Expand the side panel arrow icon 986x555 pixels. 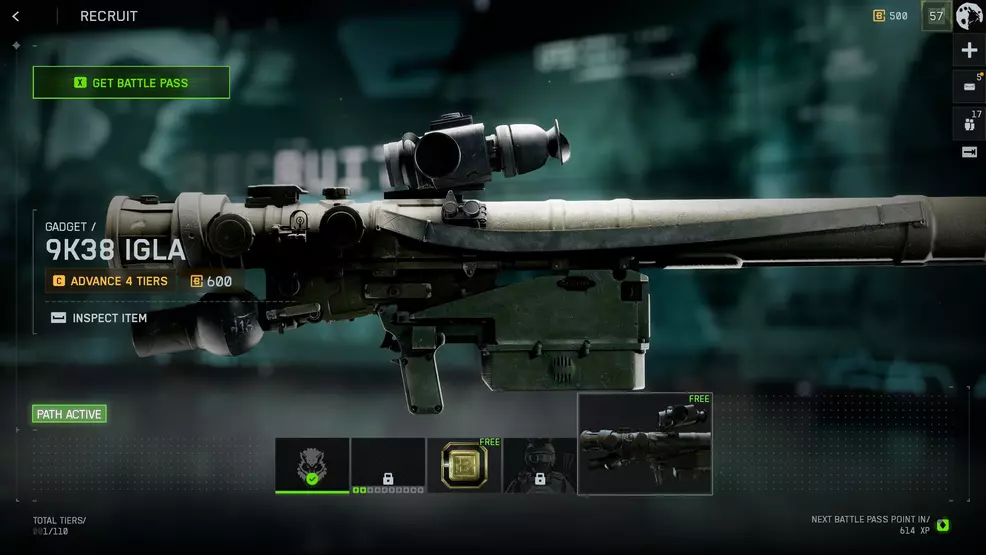969,152
